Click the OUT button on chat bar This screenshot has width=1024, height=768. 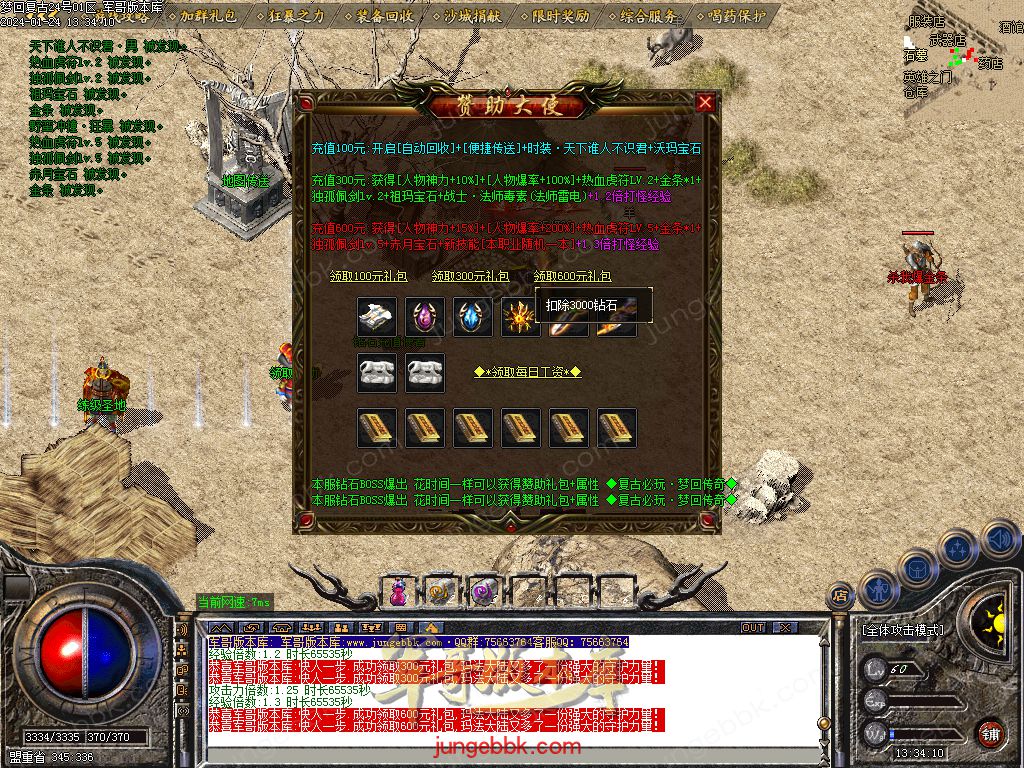[x=752, y=628]
